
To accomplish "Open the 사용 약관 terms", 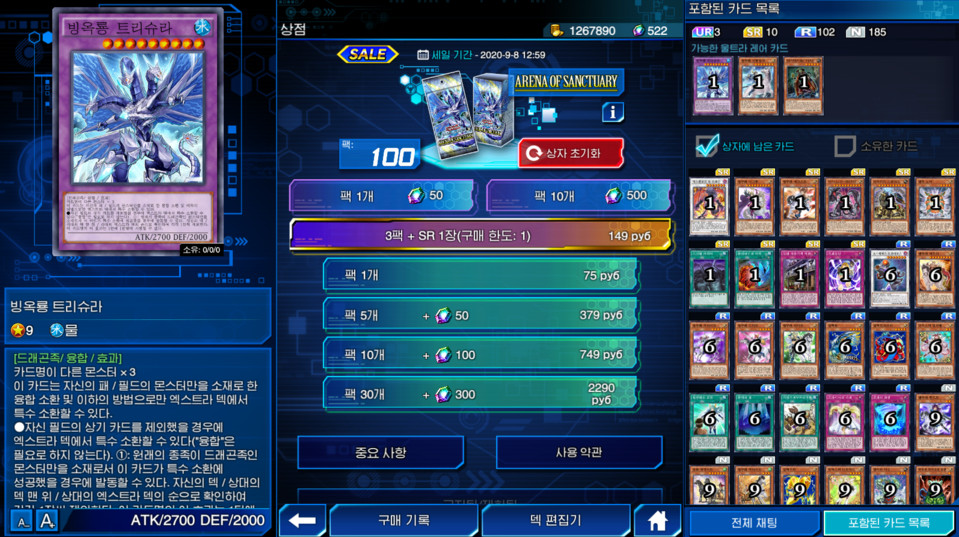I will coord(579,453).
